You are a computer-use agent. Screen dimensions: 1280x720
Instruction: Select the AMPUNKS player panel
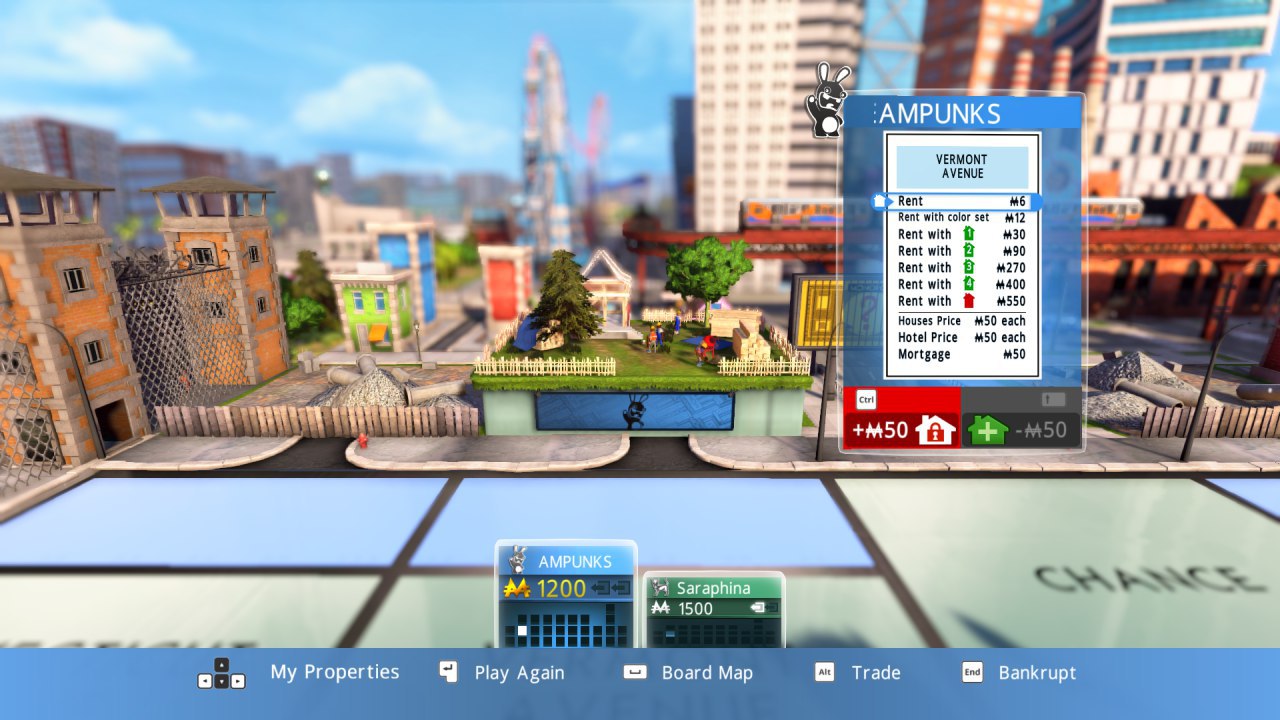point(566,595)
